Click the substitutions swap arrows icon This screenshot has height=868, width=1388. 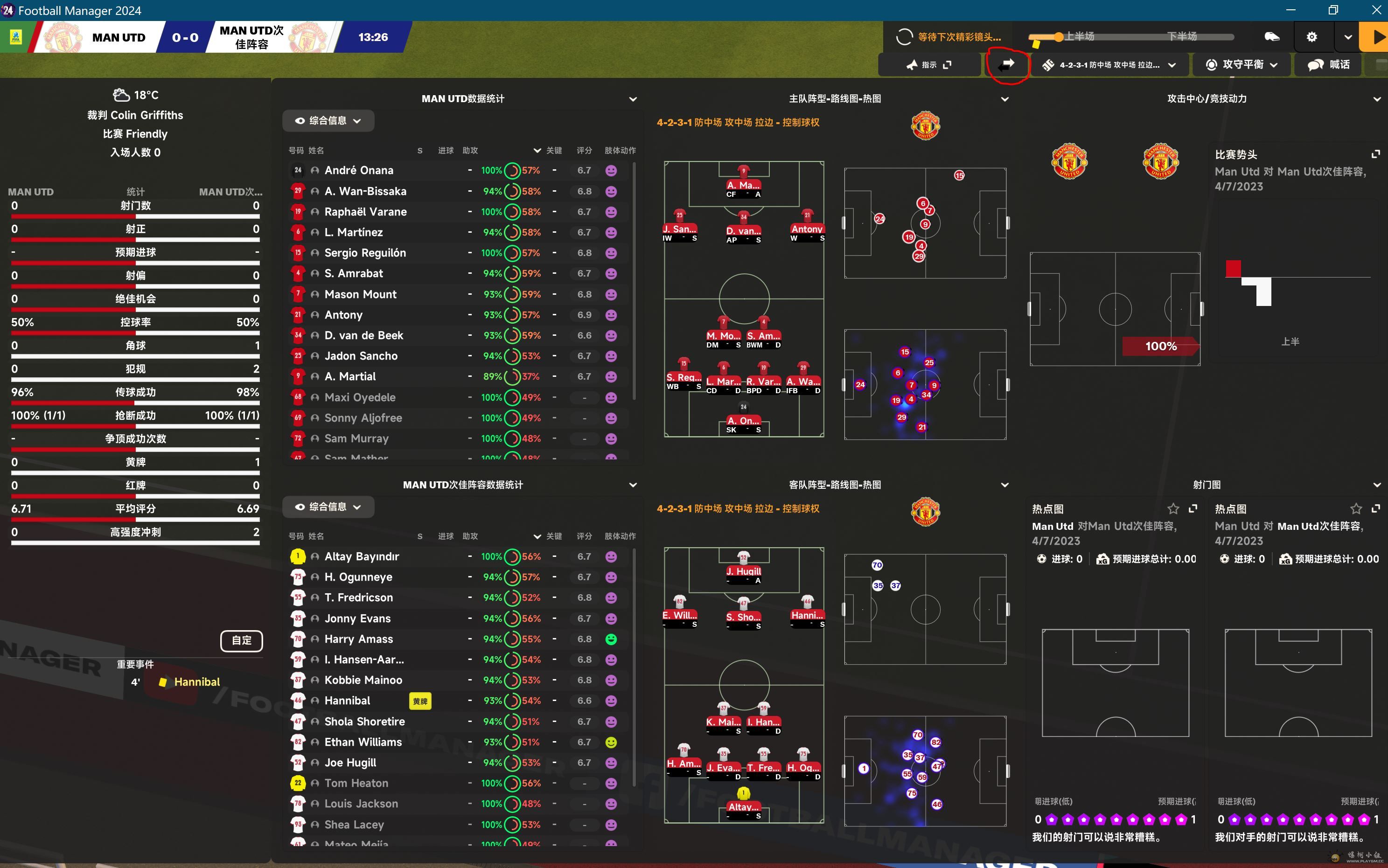tap(1006, 65)
